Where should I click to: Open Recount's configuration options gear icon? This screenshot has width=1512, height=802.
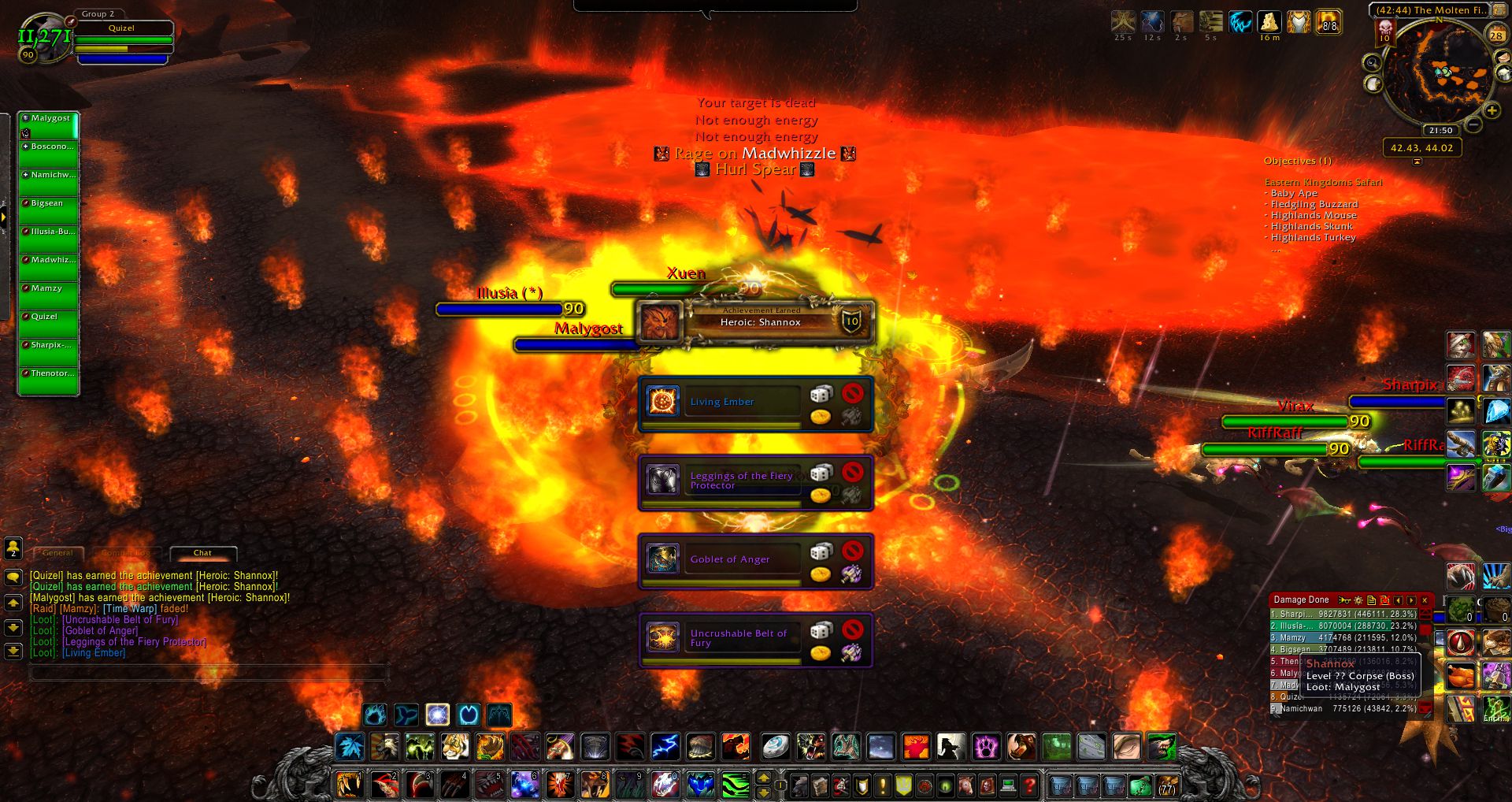point(1358,600)
